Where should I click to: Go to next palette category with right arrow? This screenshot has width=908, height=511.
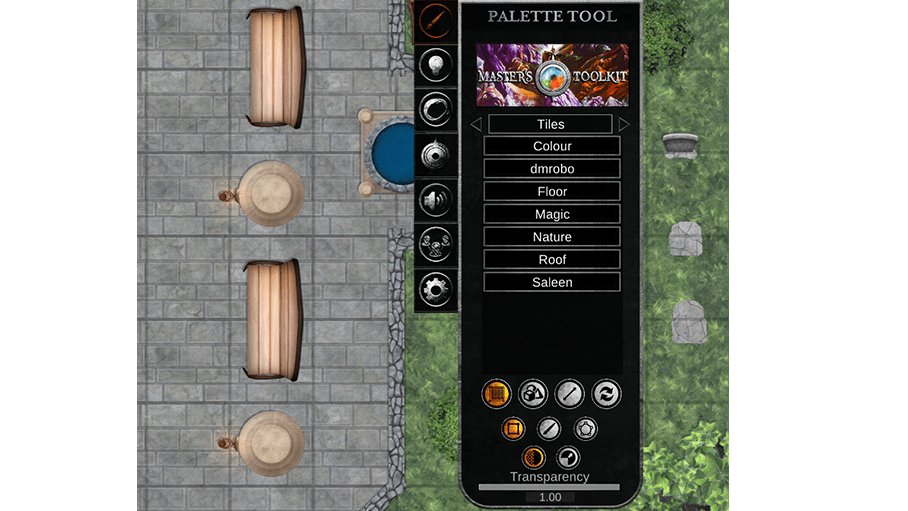(x=625, y=125)
